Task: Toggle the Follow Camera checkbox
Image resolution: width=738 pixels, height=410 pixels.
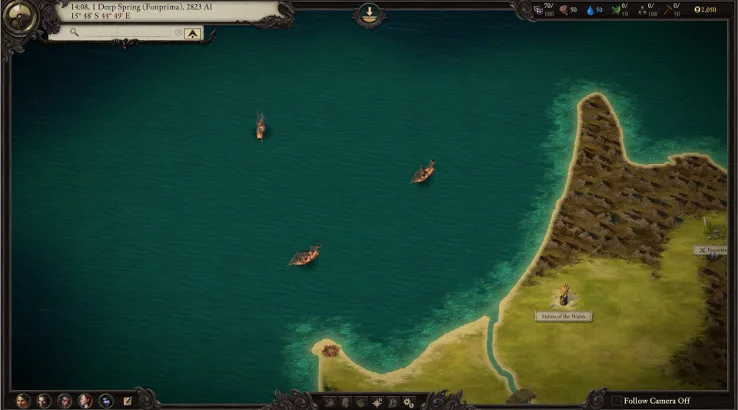Action: point(615,400)
